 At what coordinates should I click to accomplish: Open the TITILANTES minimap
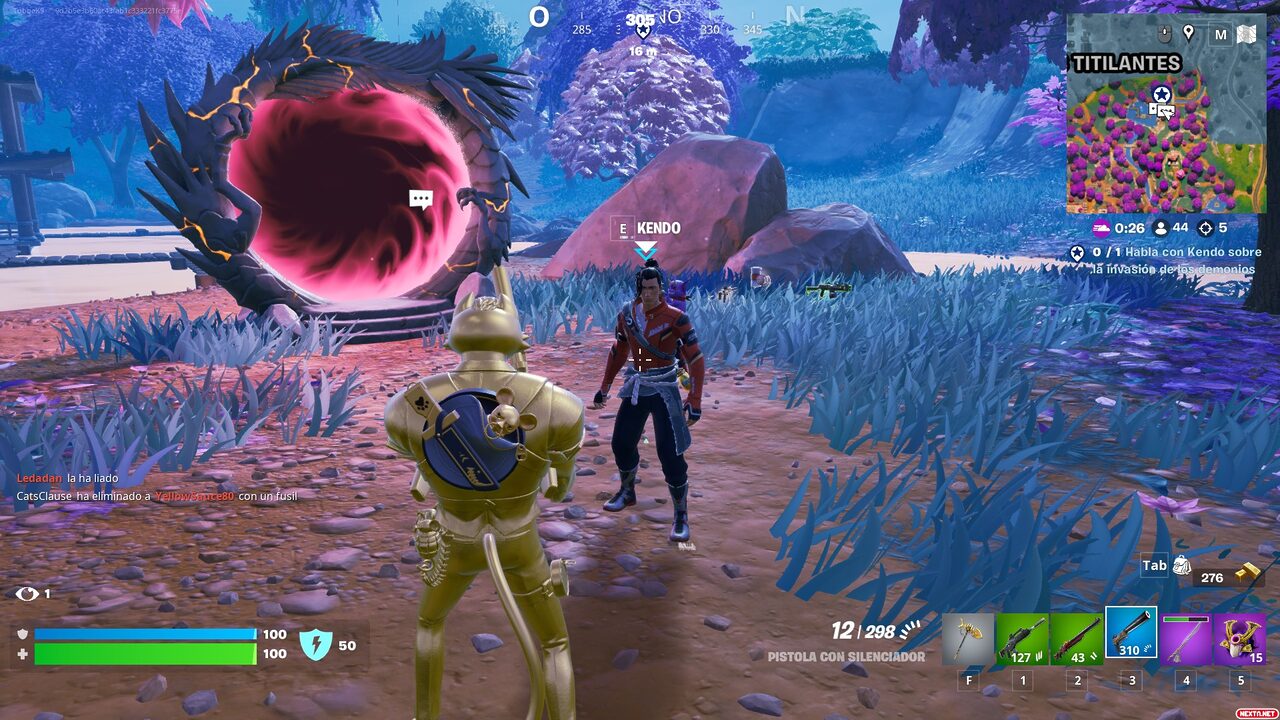pos(1166,130)
